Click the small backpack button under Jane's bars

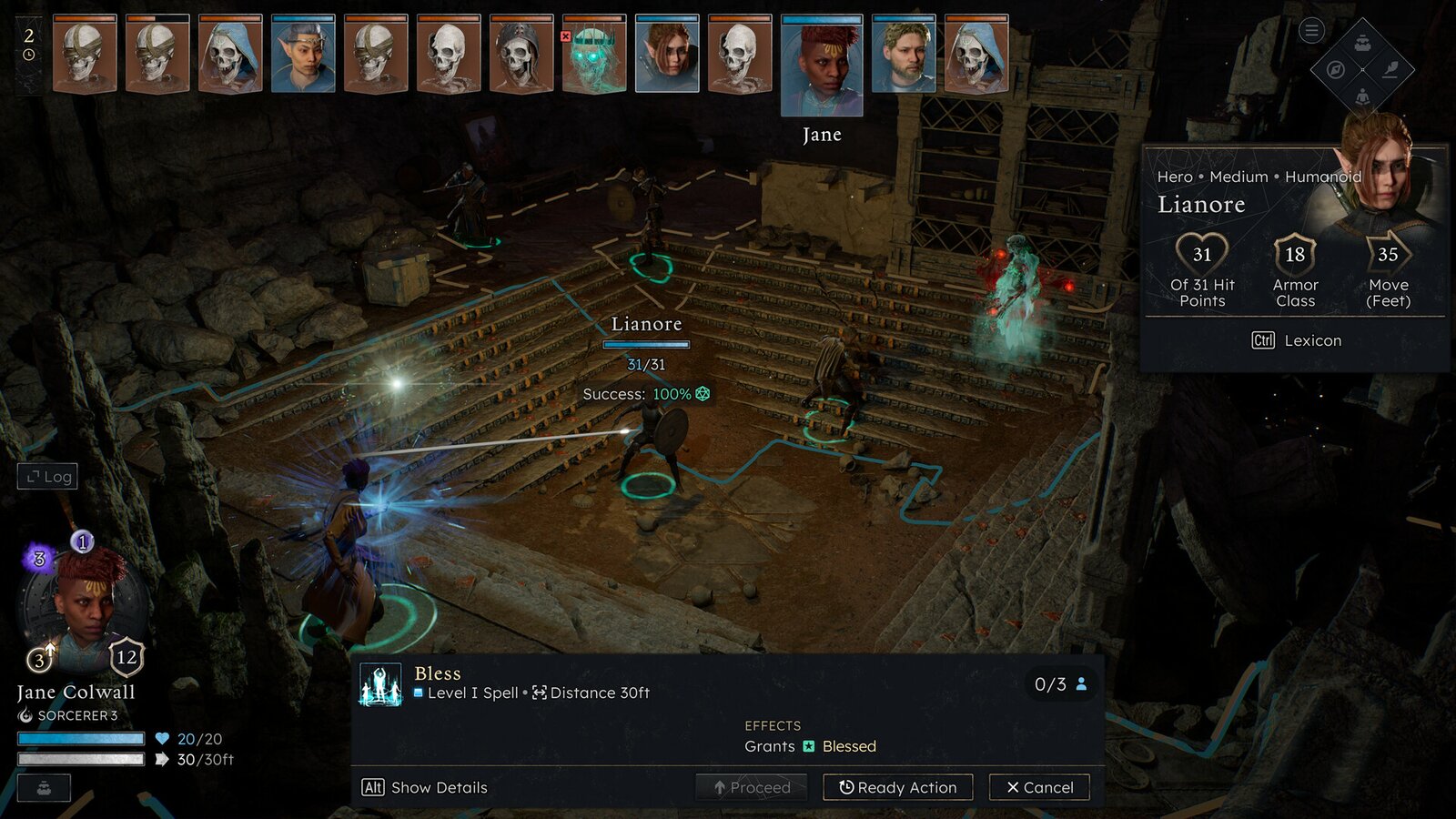(44, 788)
